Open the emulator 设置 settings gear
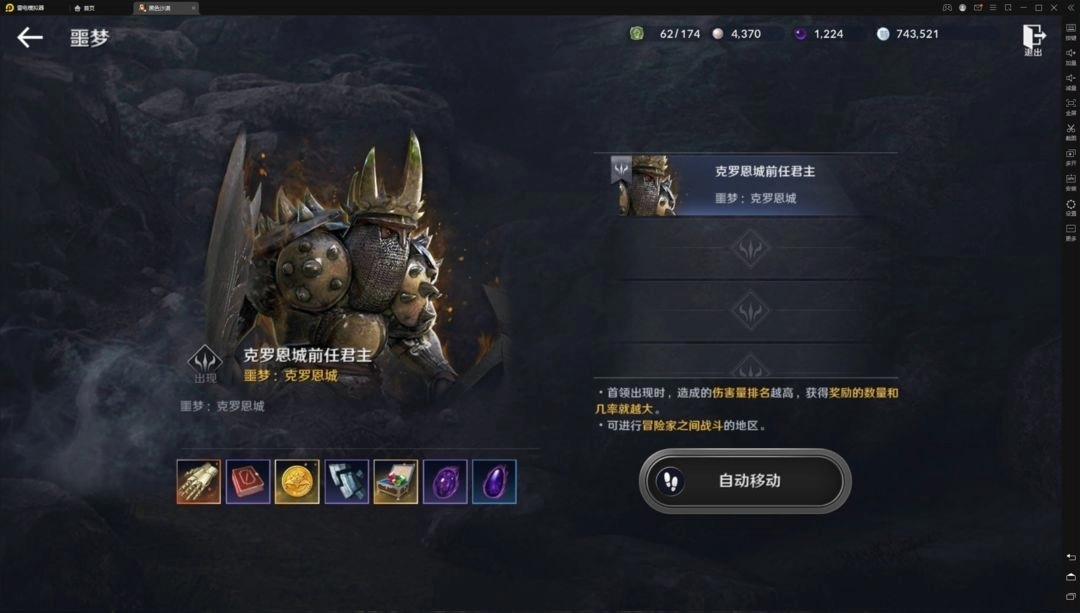The image size is (1080, 613). point(1071,205)
